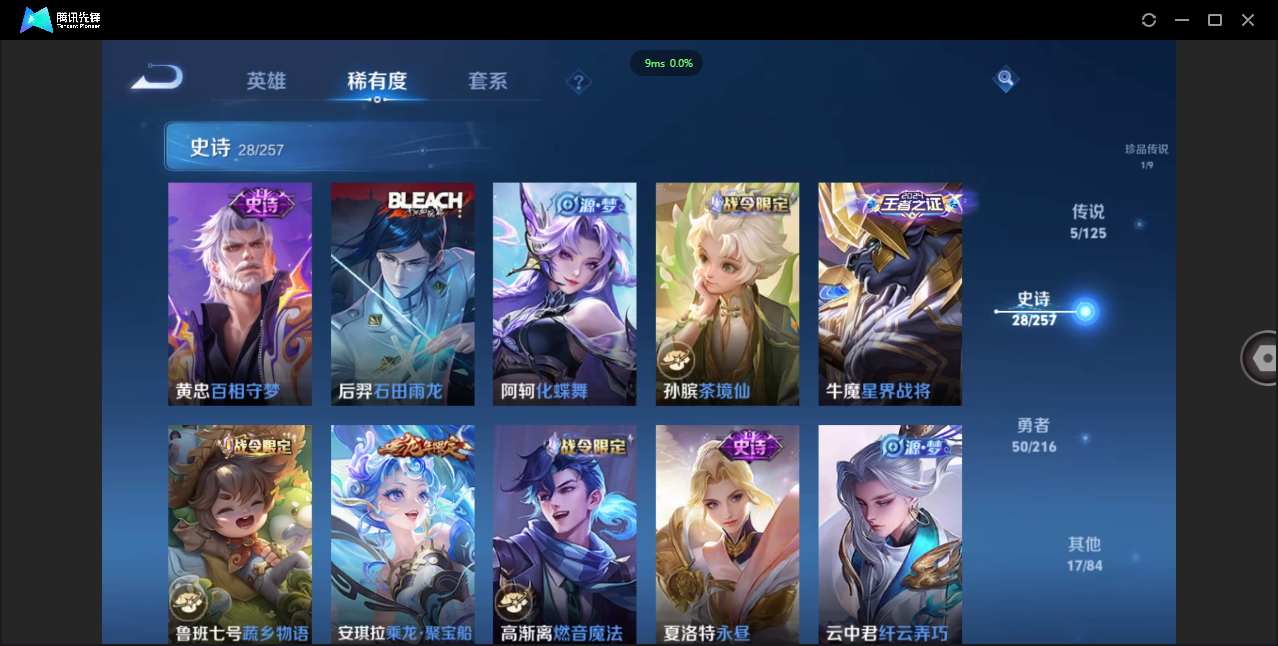Open the 阿轲 化蝶舞 skin card
This screenshot has width=1278, height=646.
[x=565, y=293]
